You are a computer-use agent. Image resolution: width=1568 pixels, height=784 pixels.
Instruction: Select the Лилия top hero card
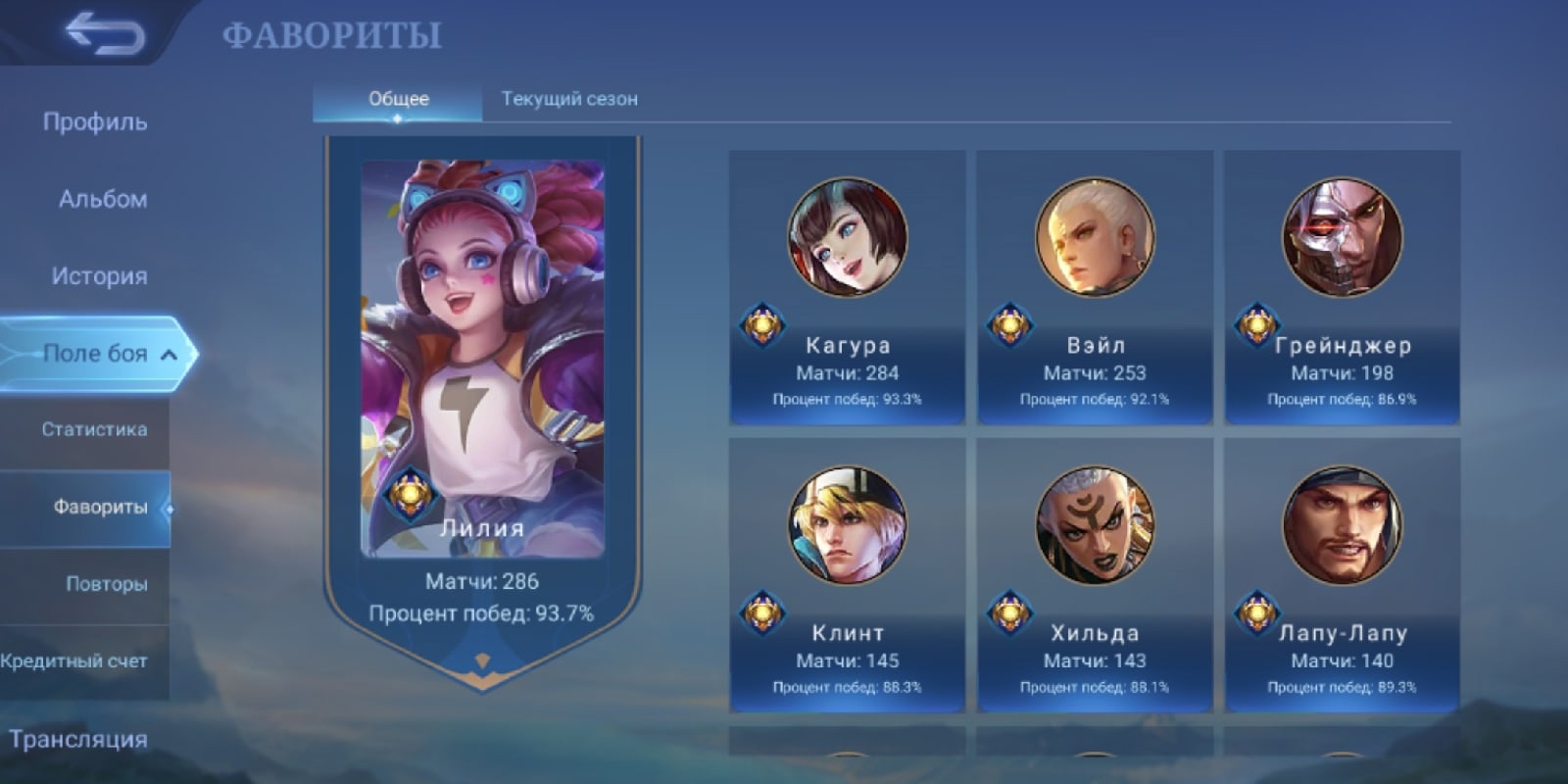(x=482, y=392)
